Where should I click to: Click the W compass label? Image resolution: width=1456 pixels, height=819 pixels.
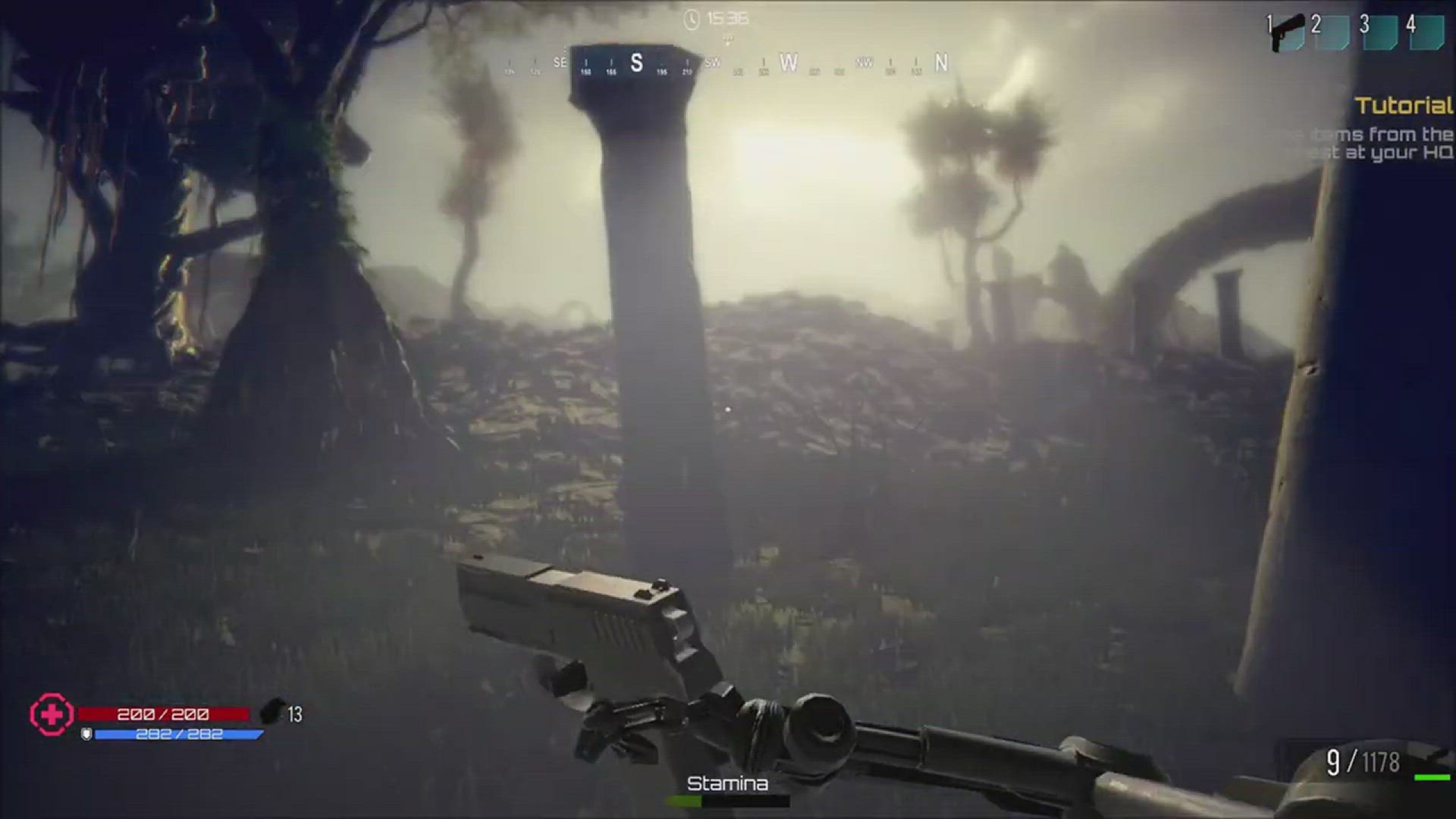789,64
